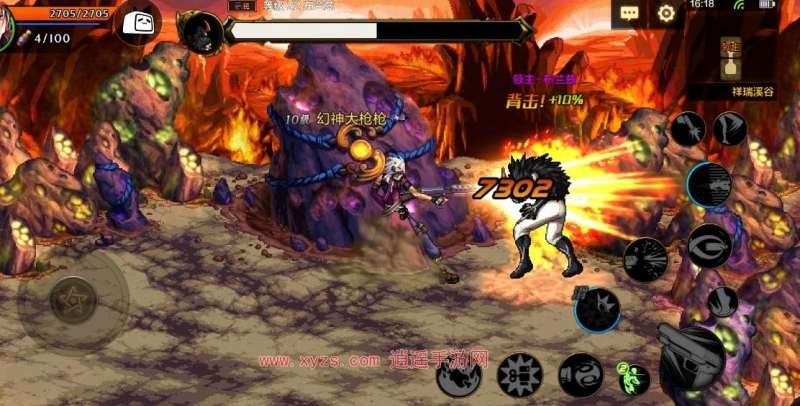This screenshot has height=406, width=800.
Task: Select the boss portrait icon
Action: 203,33
